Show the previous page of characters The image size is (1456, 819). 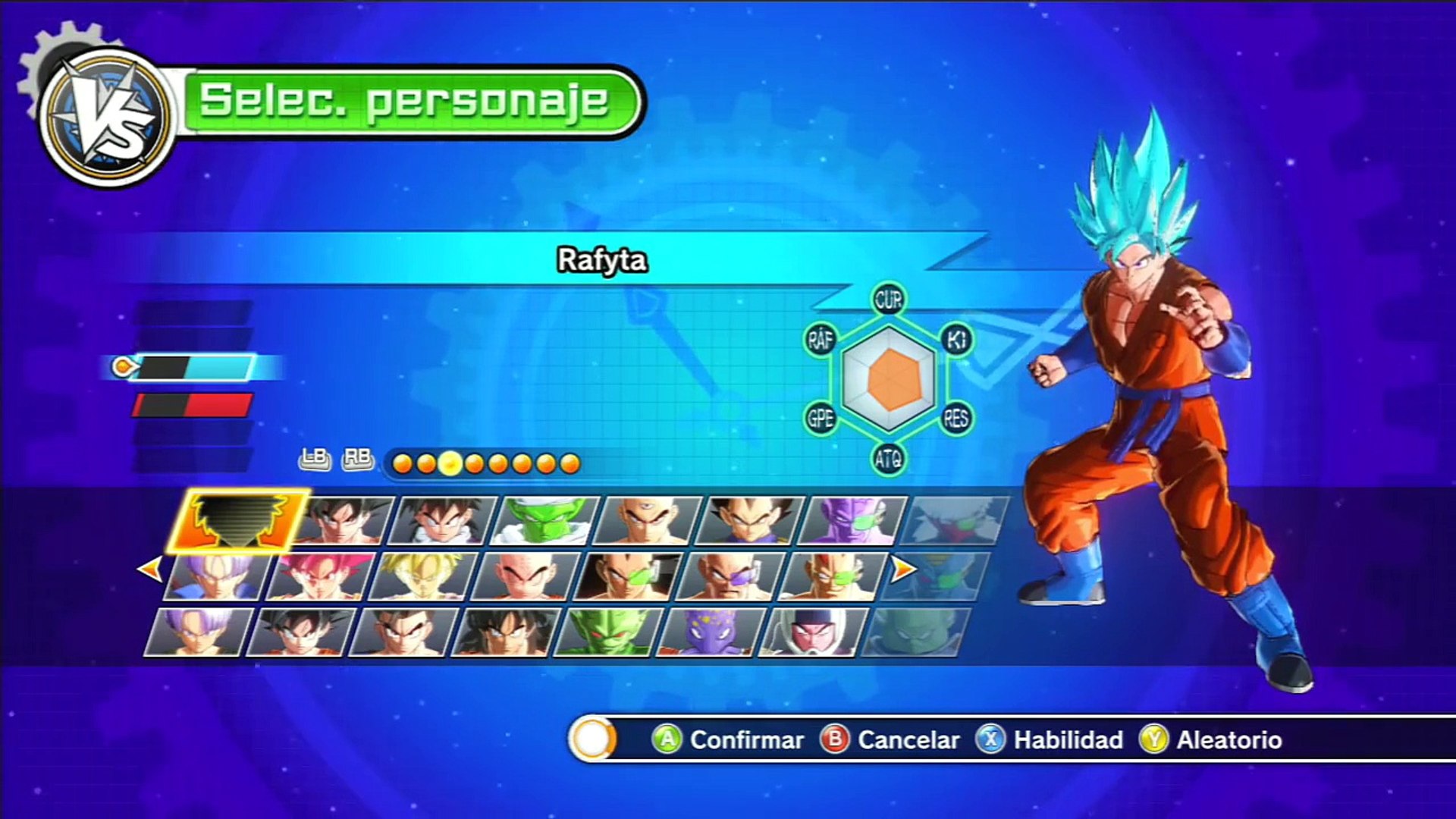150,569
